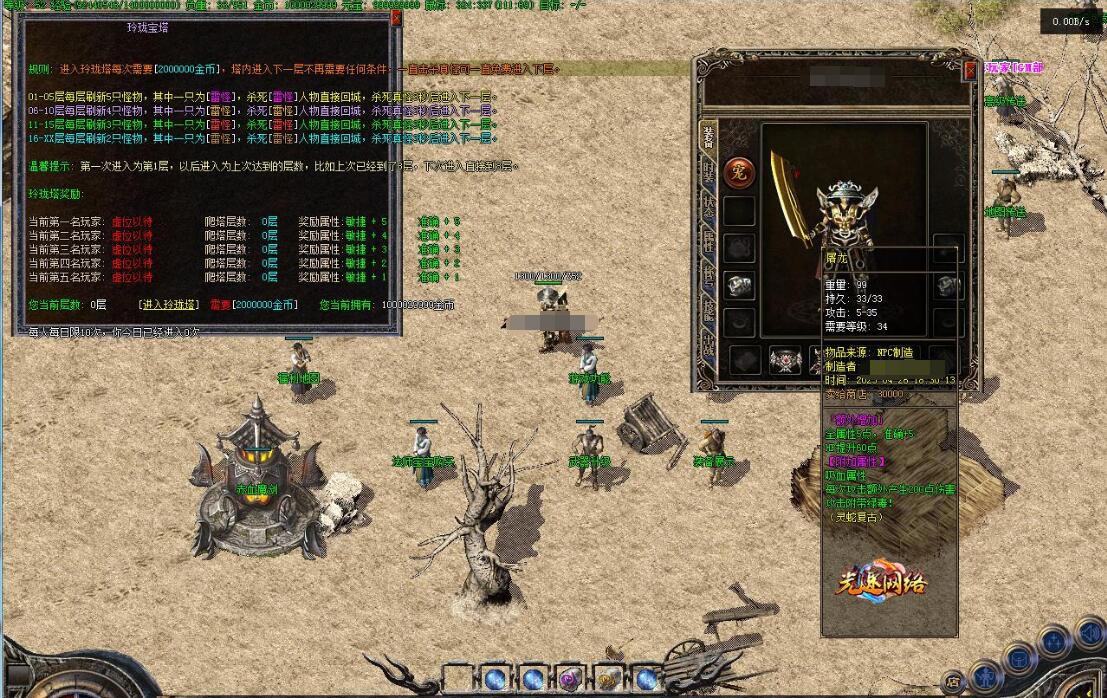Activate the round red 宠 pet button
The height and width of the screenshot is (698, 1107).
coord(739,171)
